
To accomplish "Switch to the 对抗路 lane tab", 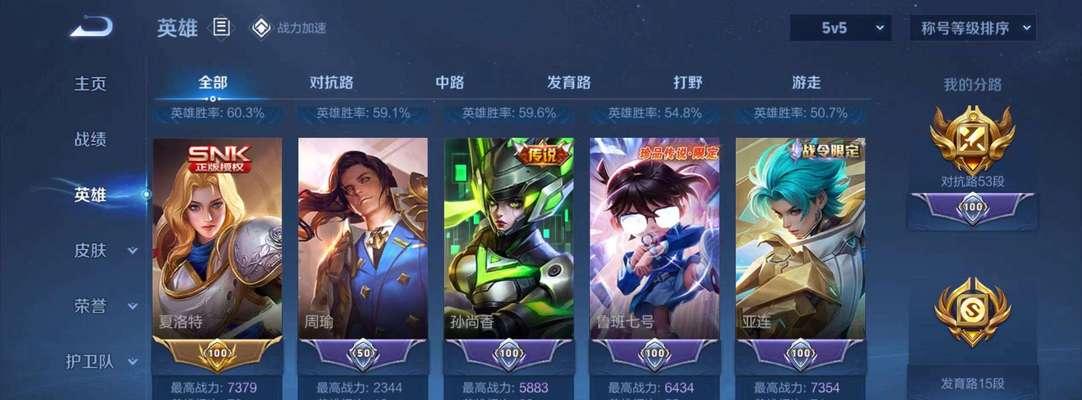I will 332,83.
